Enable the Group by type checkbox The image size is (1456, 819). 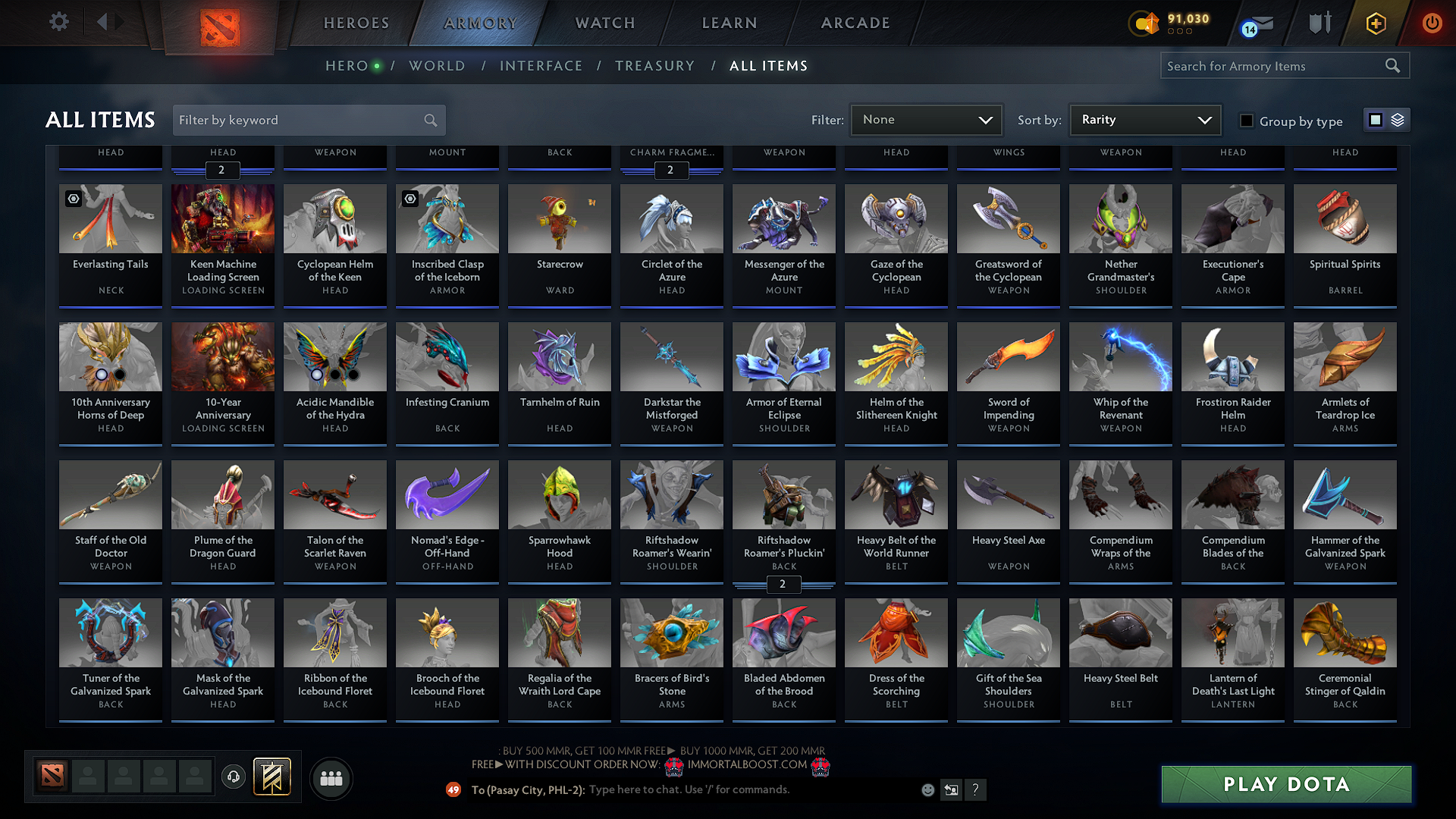point(1247,121)
